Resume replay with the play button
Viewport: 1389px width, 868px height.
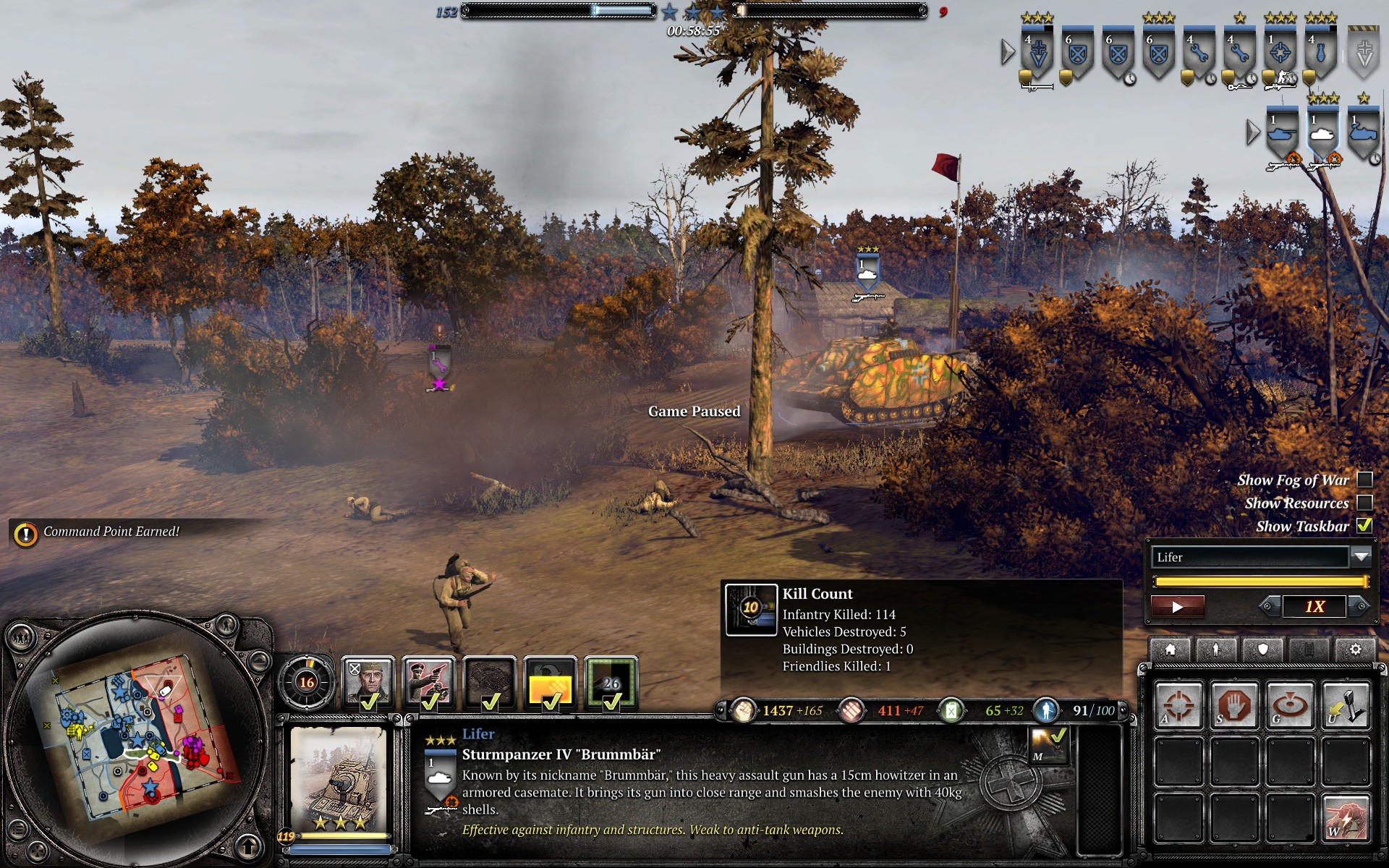click(1177, 607)
